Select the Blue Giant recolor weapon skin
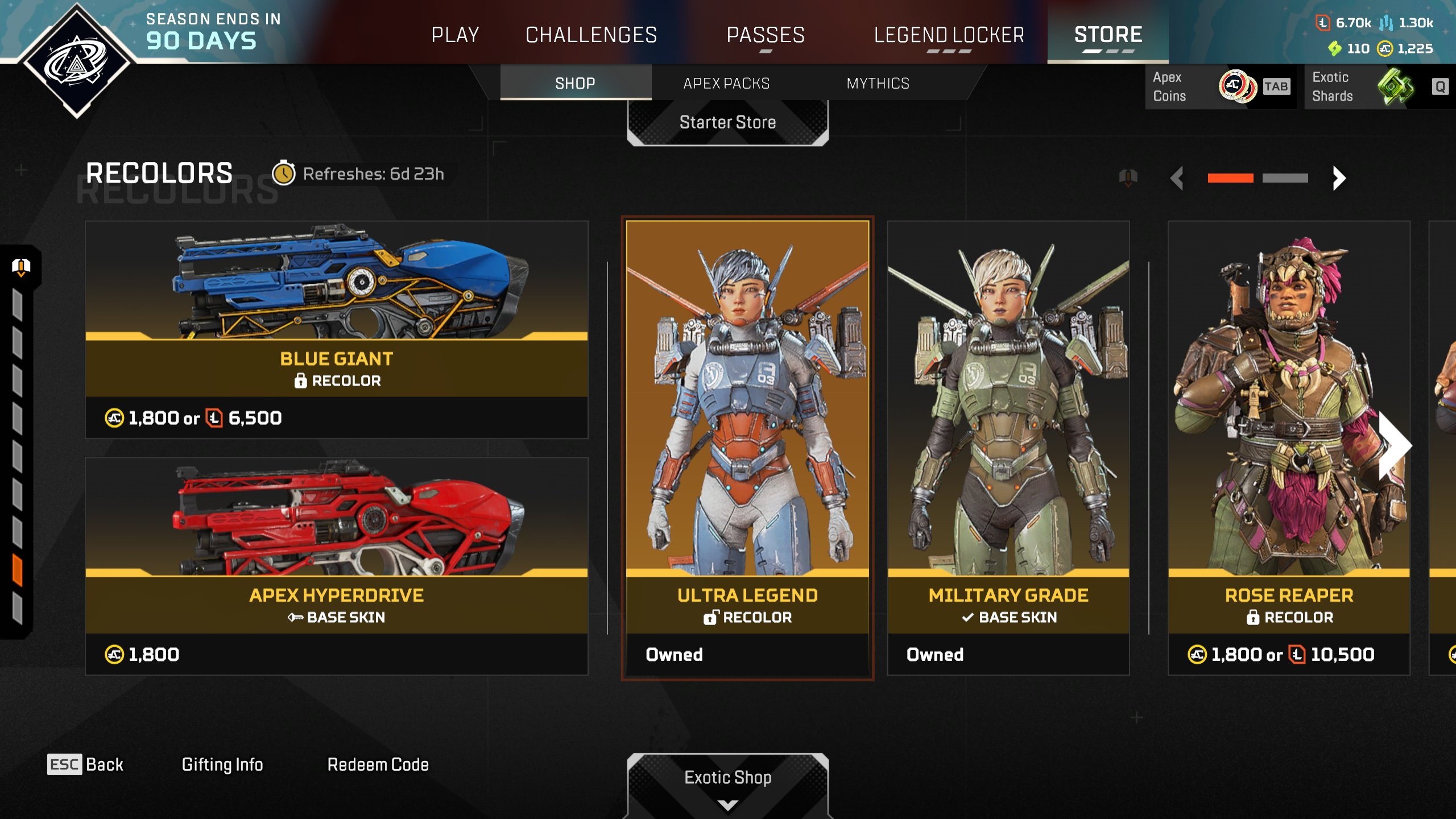 [x=336, y=329]
